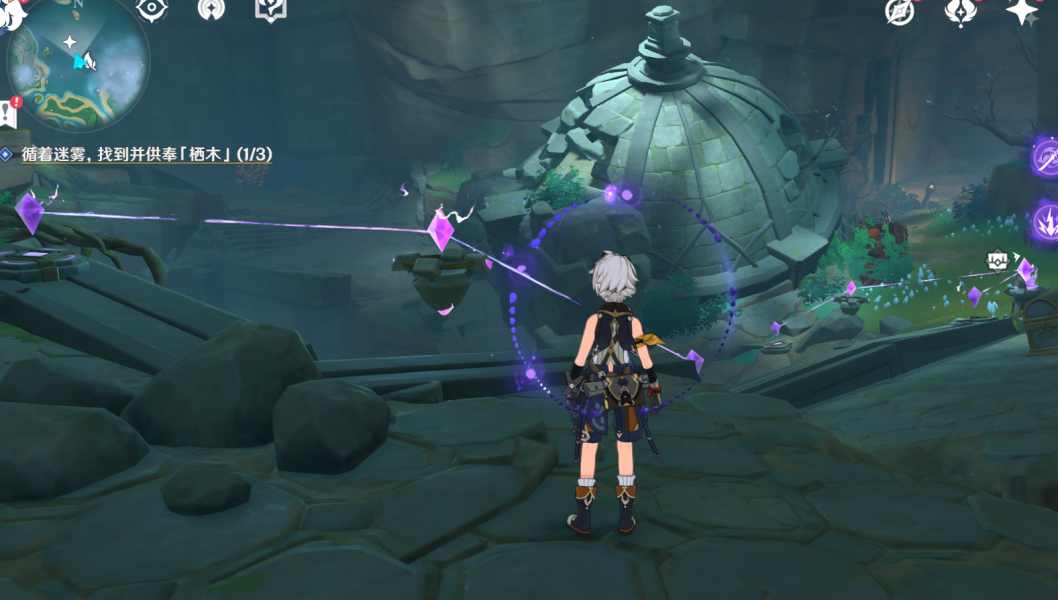
Task: Open the circular minimap
Action: (x=78, y=62)
